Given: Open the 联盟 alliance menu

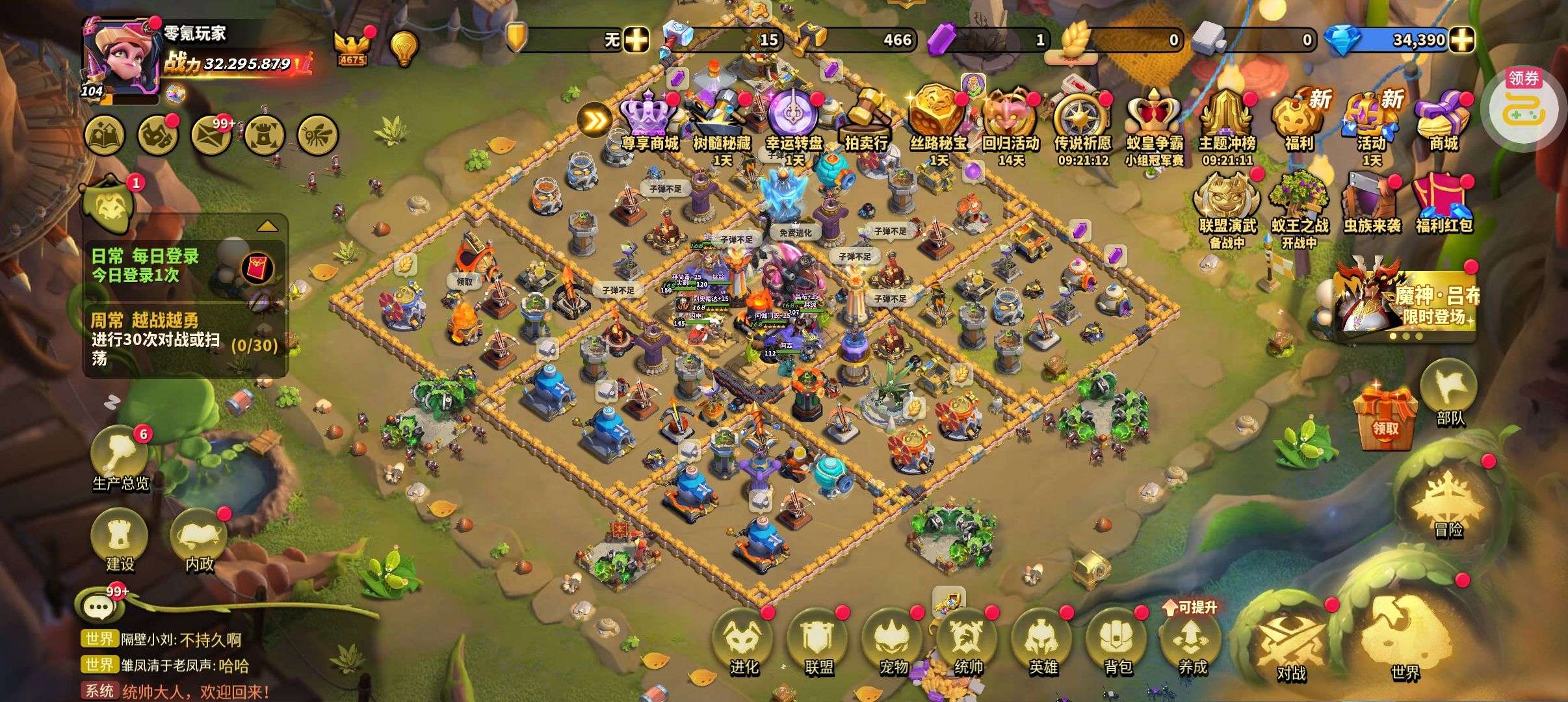Looking at the screenshot, I should pyautogui.click(x=818, y=640).
